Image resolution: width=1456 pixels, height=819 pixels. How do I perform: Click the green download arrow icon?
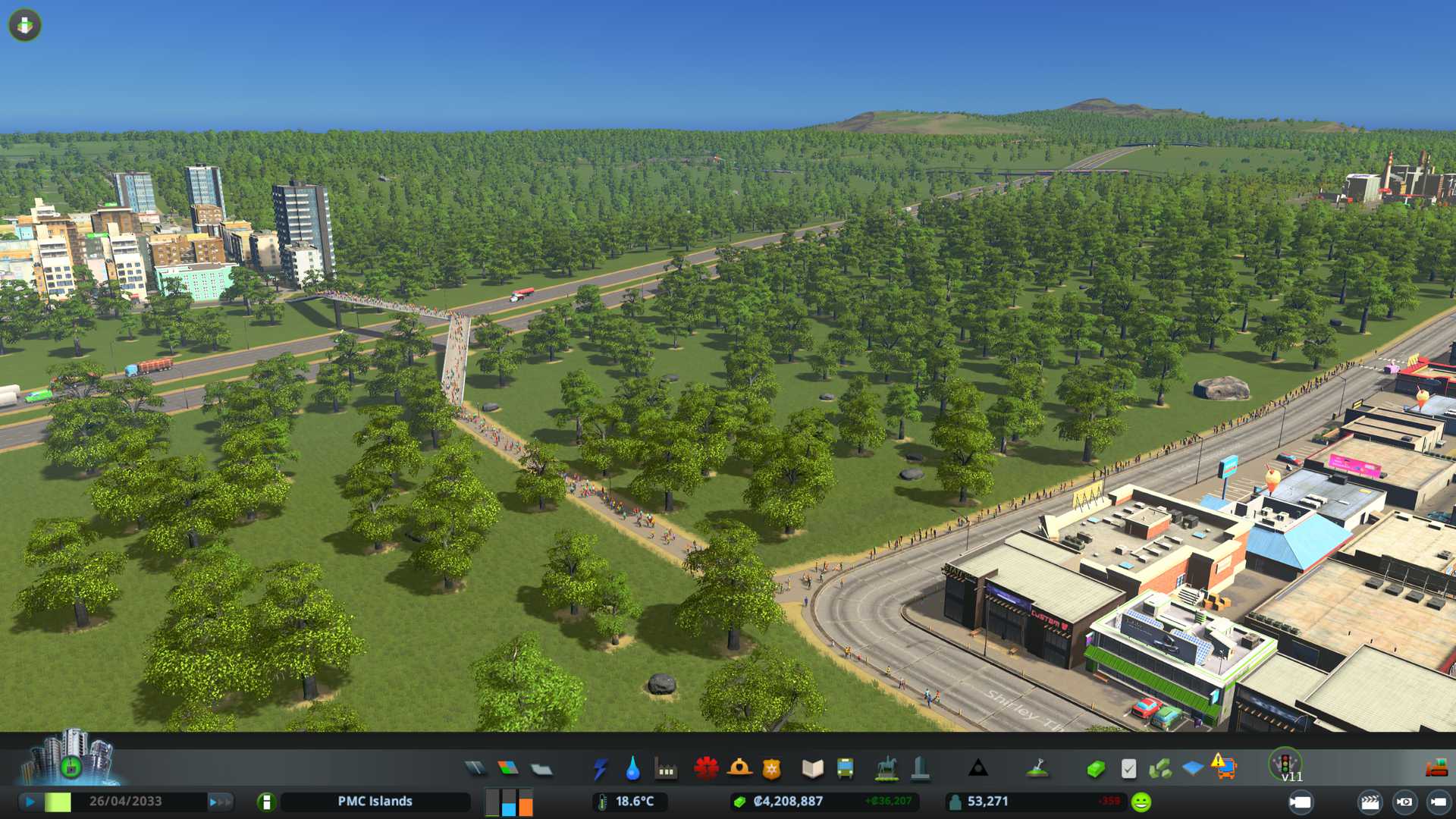(25, 25)
